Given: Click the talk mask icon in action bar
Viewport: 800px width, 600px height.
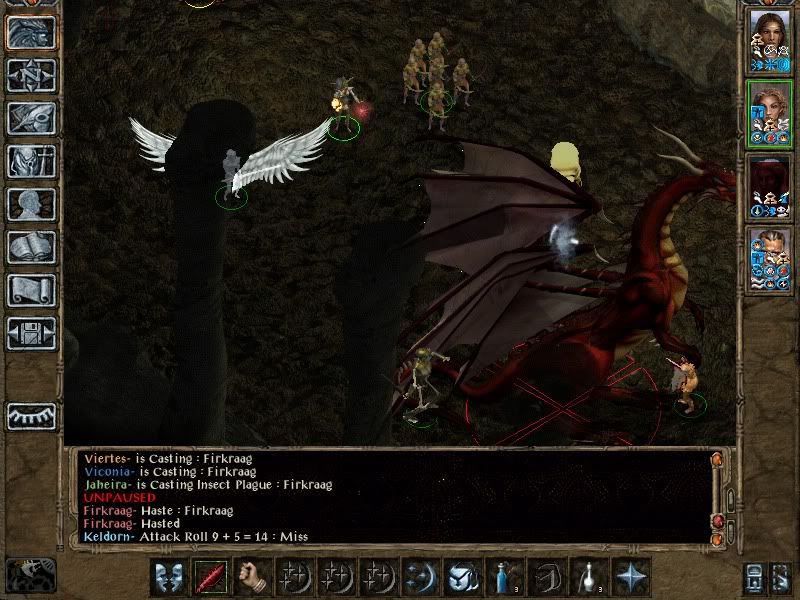Looking at the screenshot, I should [x=168, y=577].
